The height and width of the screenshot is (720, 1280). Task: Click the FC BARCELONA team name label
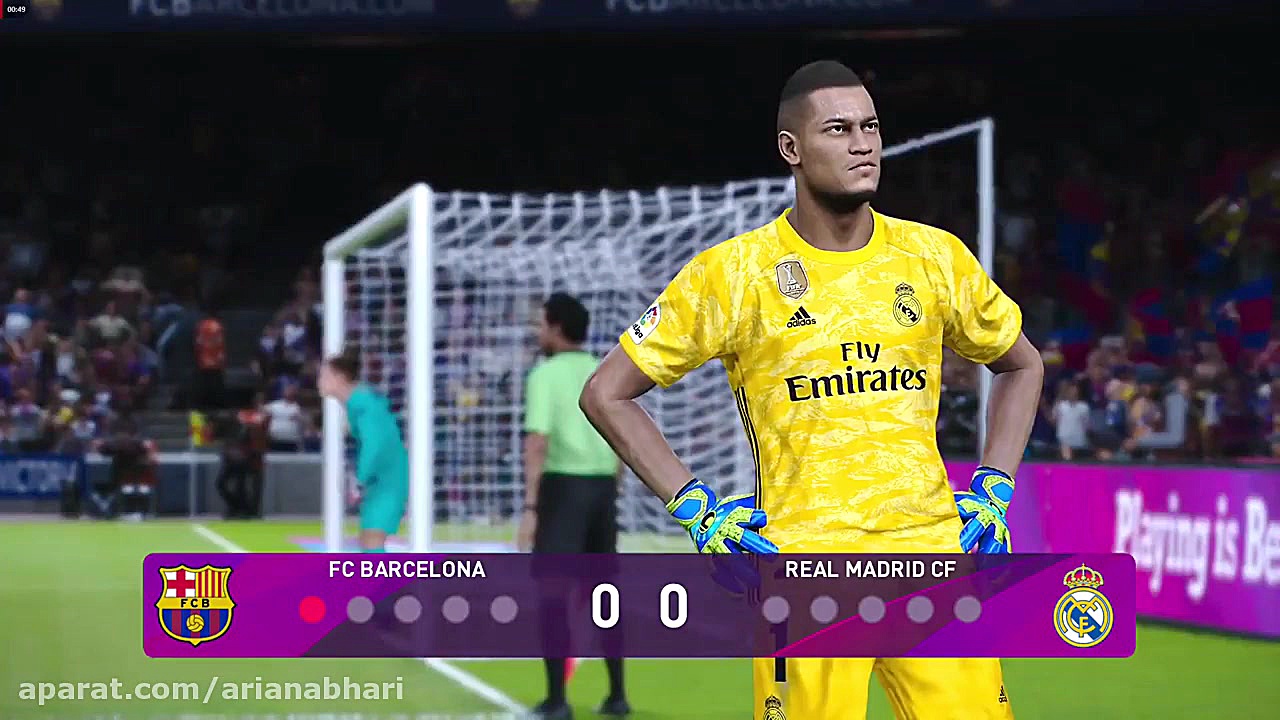(406, 570)
